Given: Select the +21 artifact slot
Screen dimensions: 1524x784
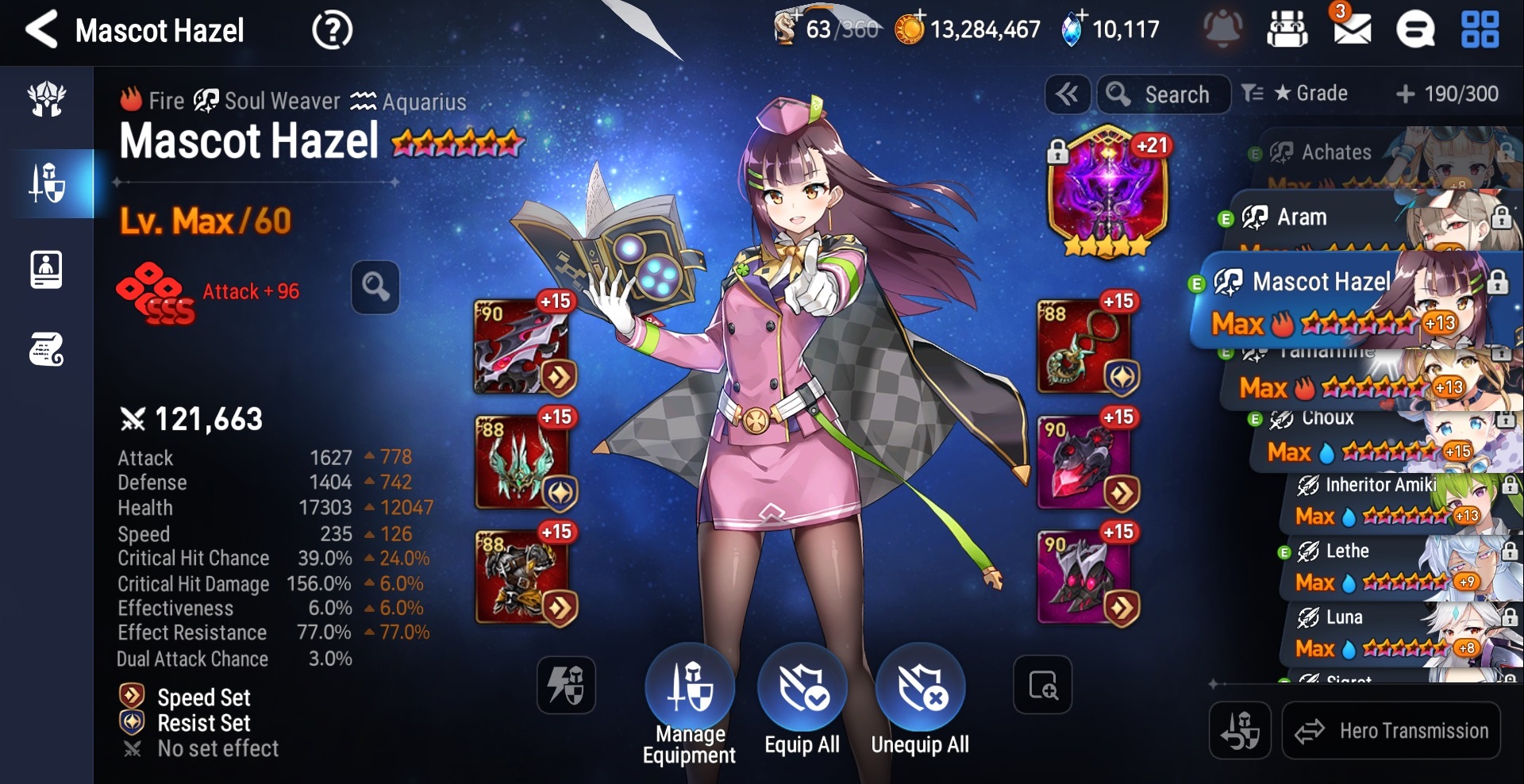Looking at the screenshot, I should pos(1108,192).
